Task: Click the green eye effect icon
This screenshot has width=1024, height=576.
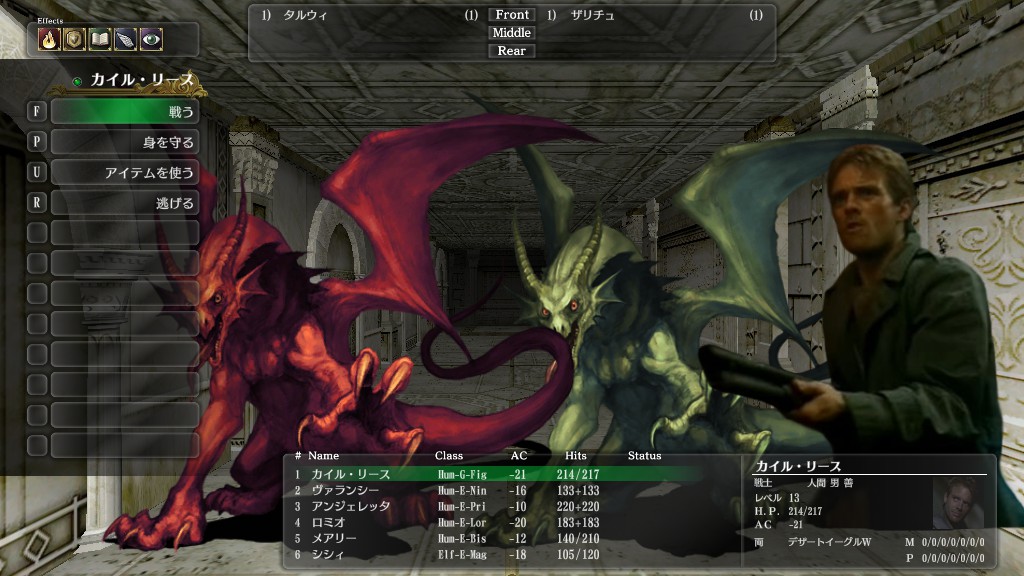Action: tap(151, 39)
